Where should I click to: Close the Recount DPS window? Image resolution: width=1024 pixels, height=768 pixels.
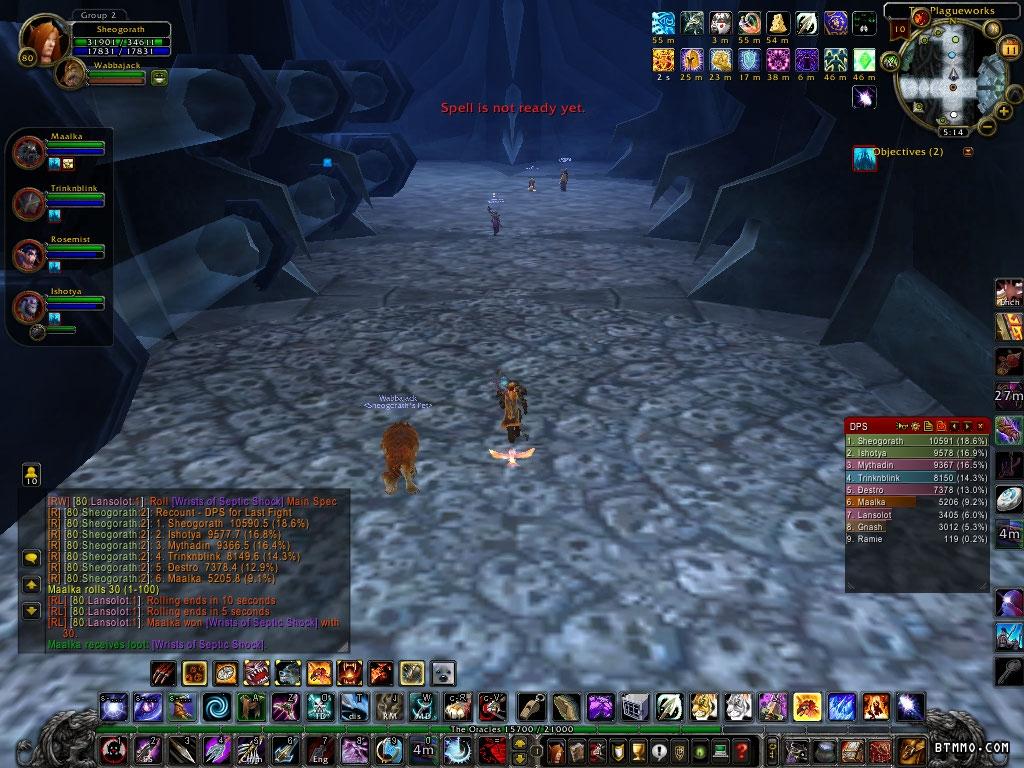coord(981,426)
